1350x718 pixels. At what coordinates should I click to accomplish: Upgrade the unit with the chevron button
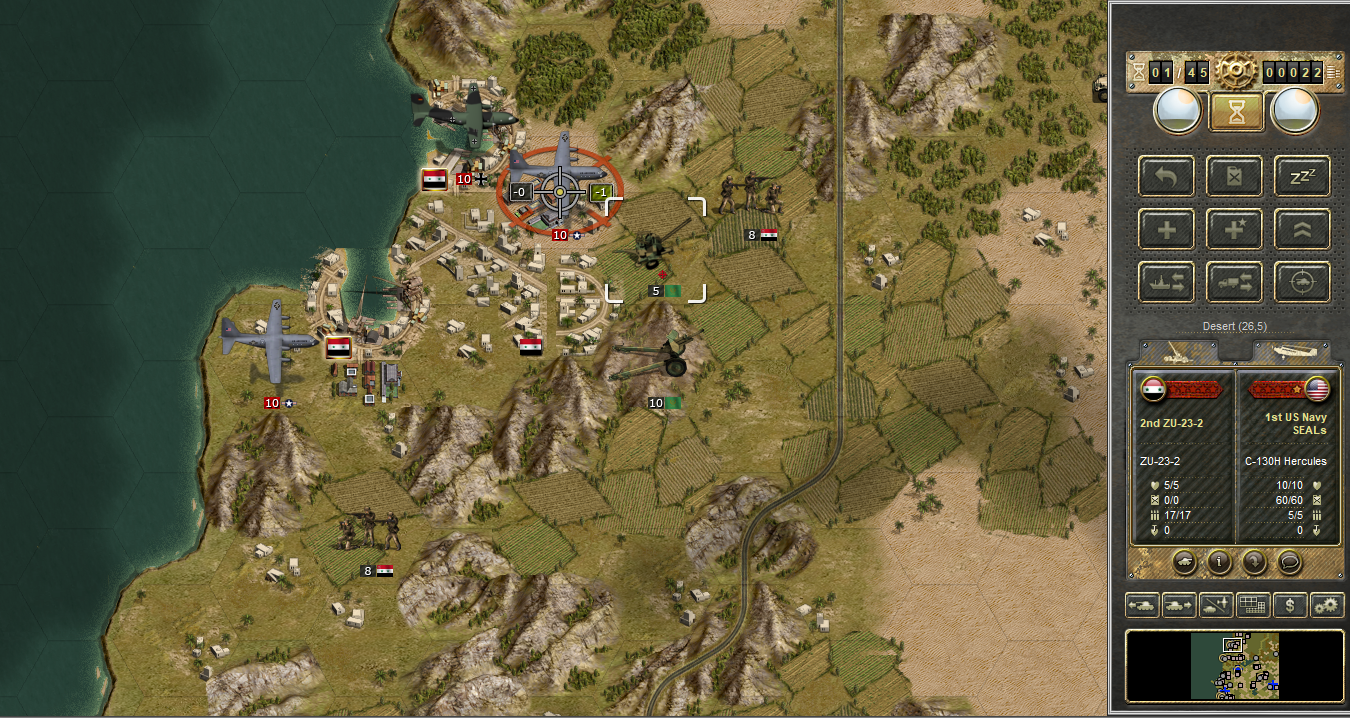tap(1302, 229)
